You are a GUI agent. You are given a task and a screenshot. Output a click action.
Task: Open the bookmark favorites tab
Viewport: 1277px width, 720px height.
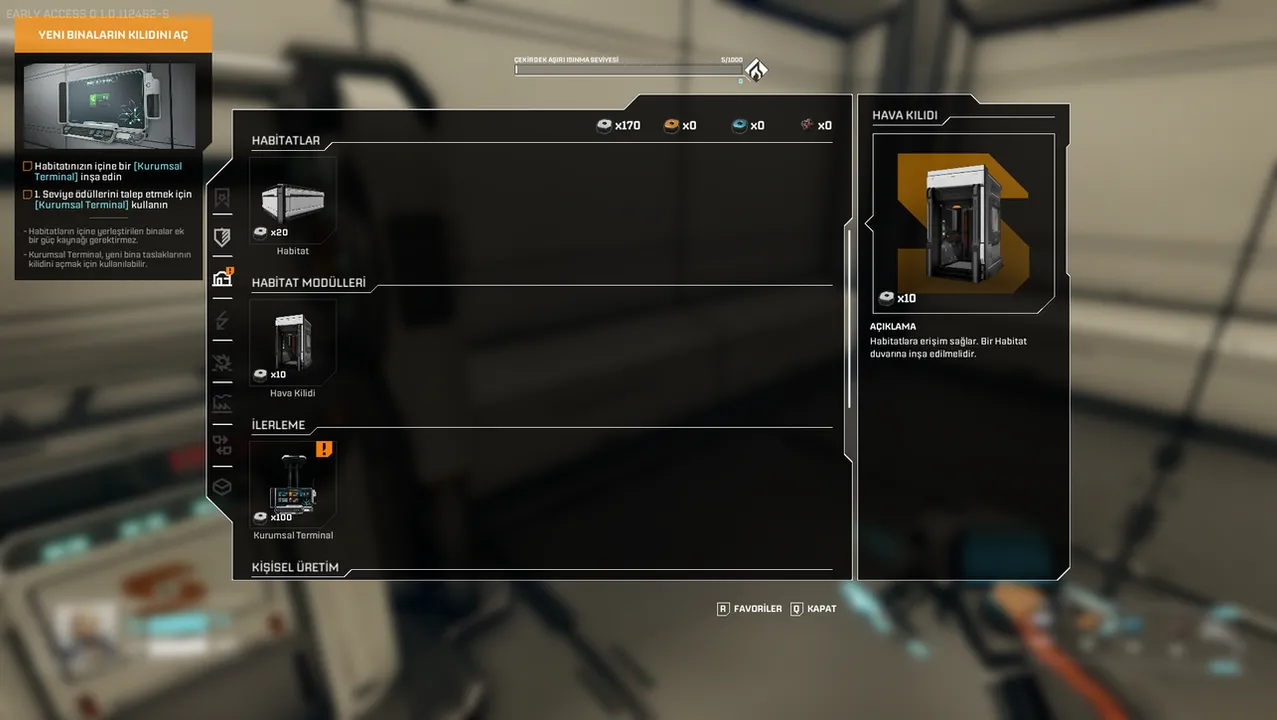[222, 197]
